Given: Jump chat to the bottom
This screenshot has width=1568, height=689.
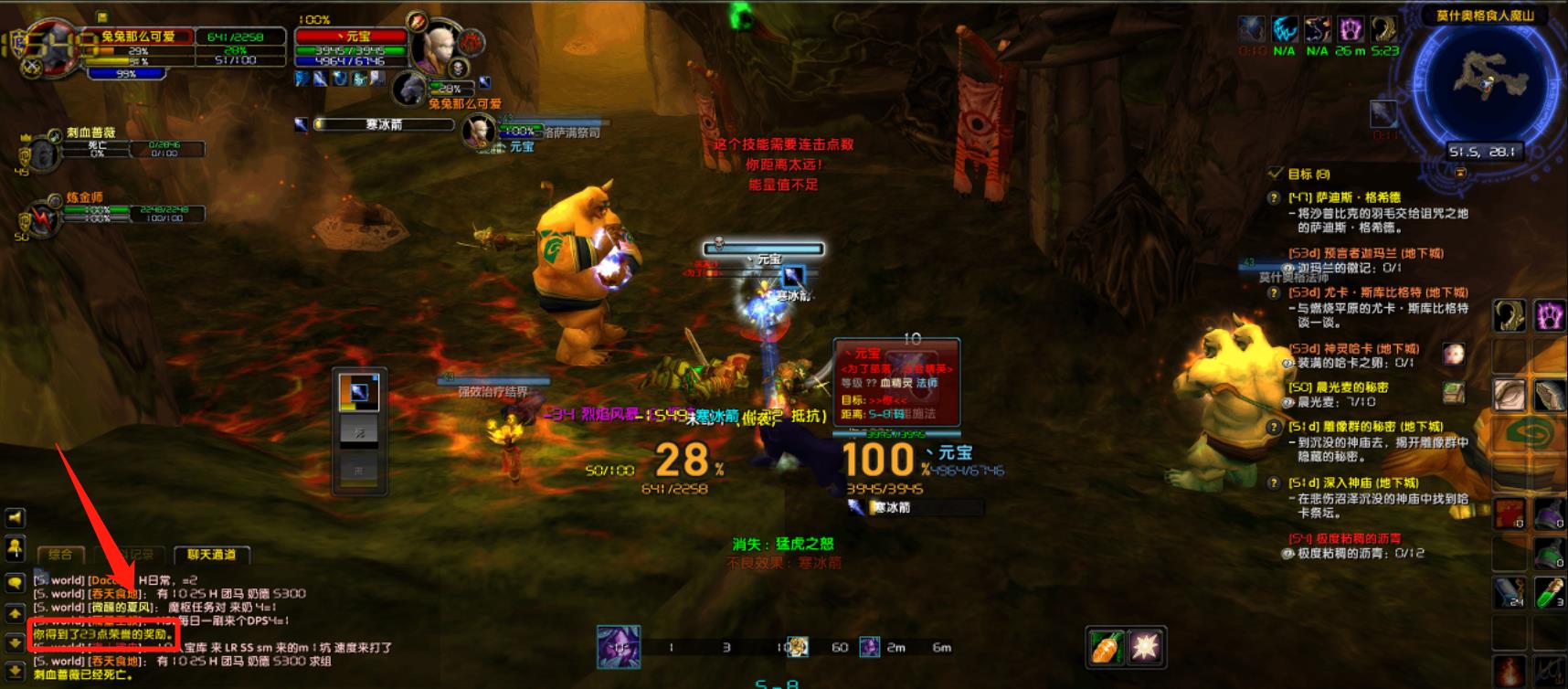Looking at the screenshot, I should 16,671.
